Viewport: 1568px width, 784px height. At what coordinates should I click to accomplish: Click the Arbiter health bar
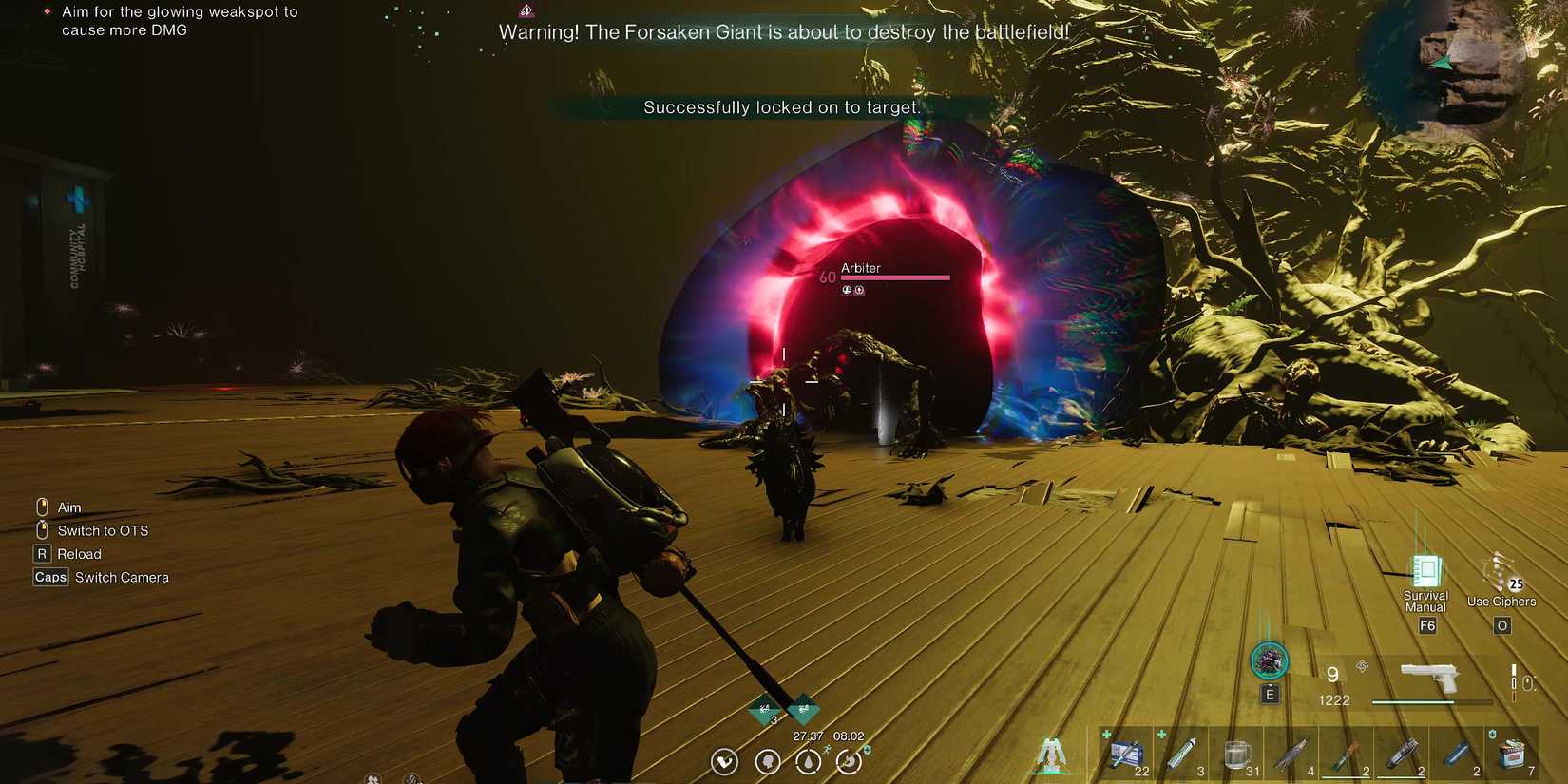pyautogui.click(x=893, y=277)
